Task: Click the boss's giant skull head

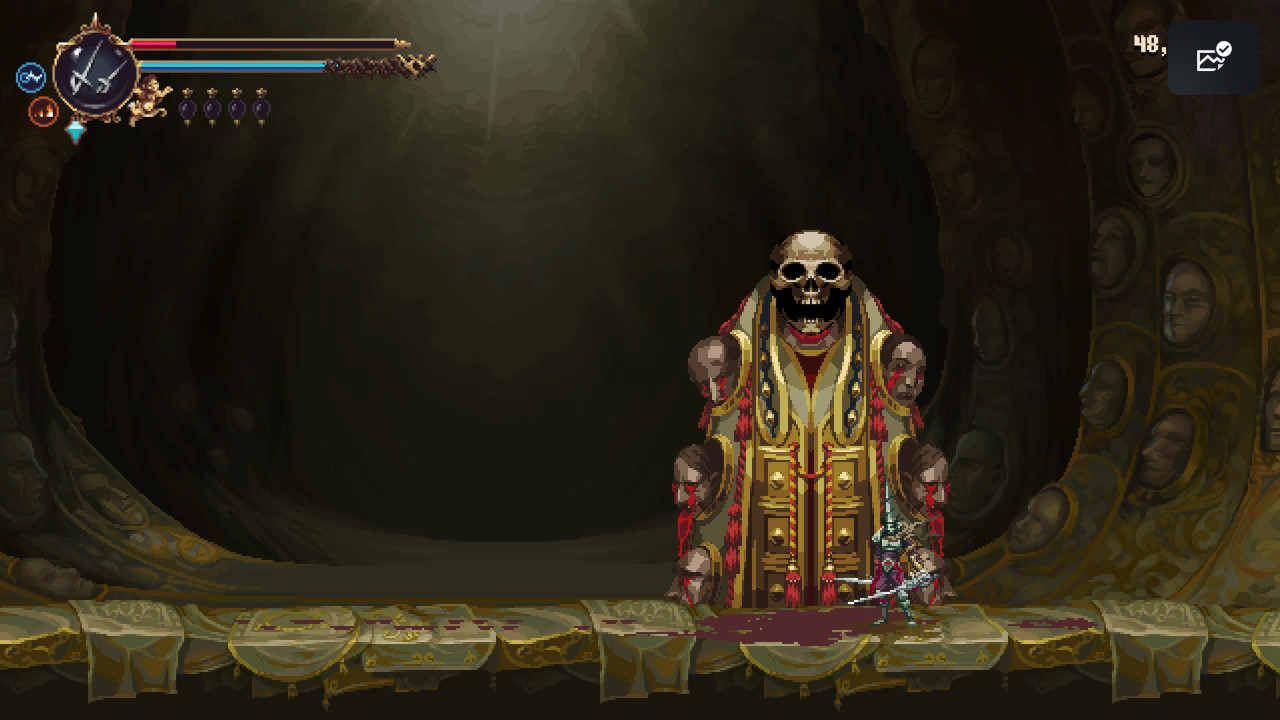Action: click(x=812, y=275)
